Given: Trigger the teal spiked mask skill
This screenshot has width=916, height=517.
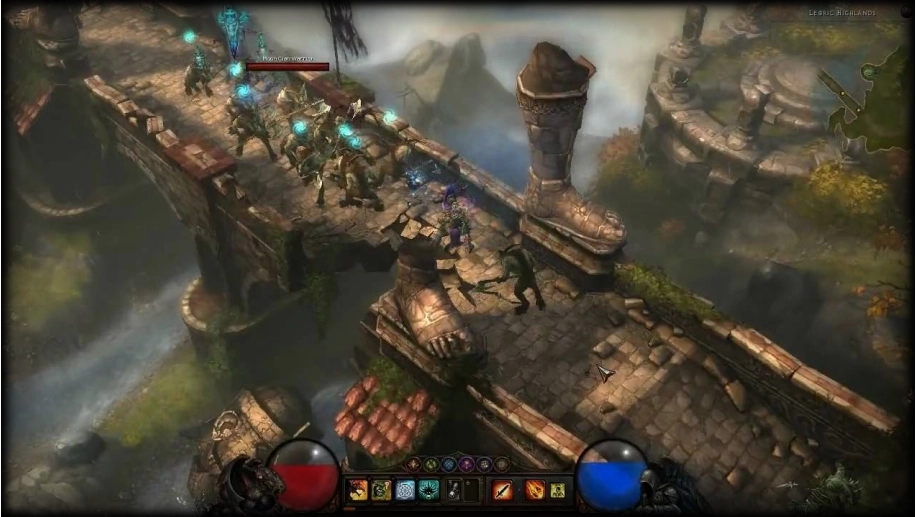Looking at the screenshot, I should point(429,490).
